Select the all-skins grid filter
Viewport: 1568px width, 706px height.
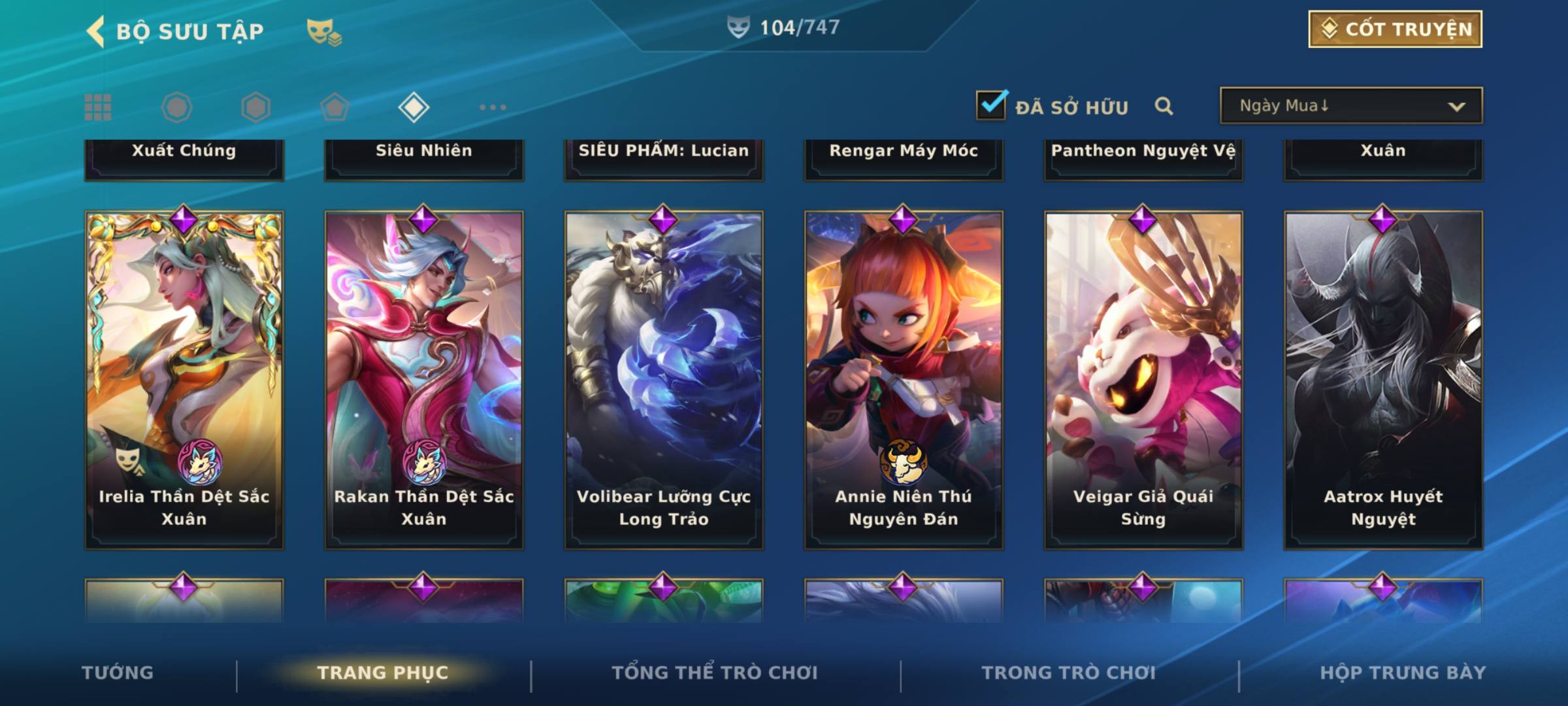tap(98, 107)
